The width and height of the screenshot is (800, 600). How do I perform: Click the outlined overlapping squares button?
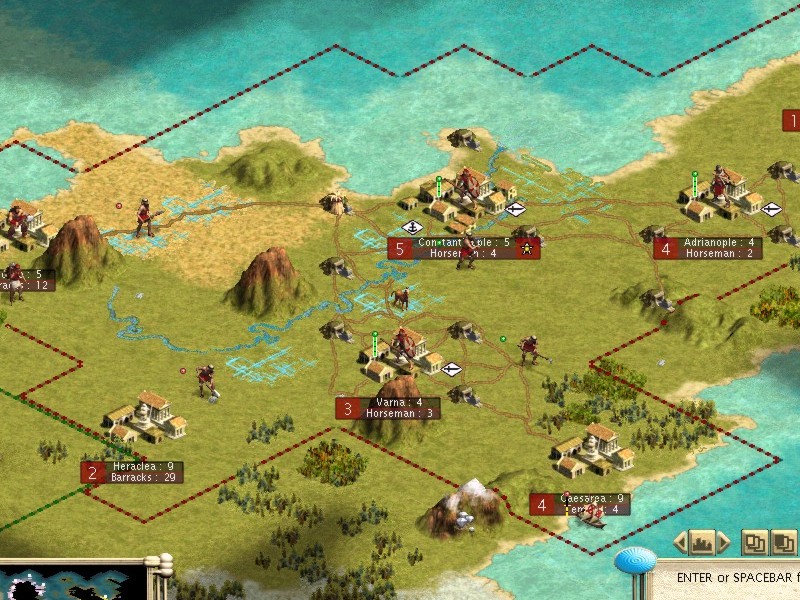click(x=755, y=542)
